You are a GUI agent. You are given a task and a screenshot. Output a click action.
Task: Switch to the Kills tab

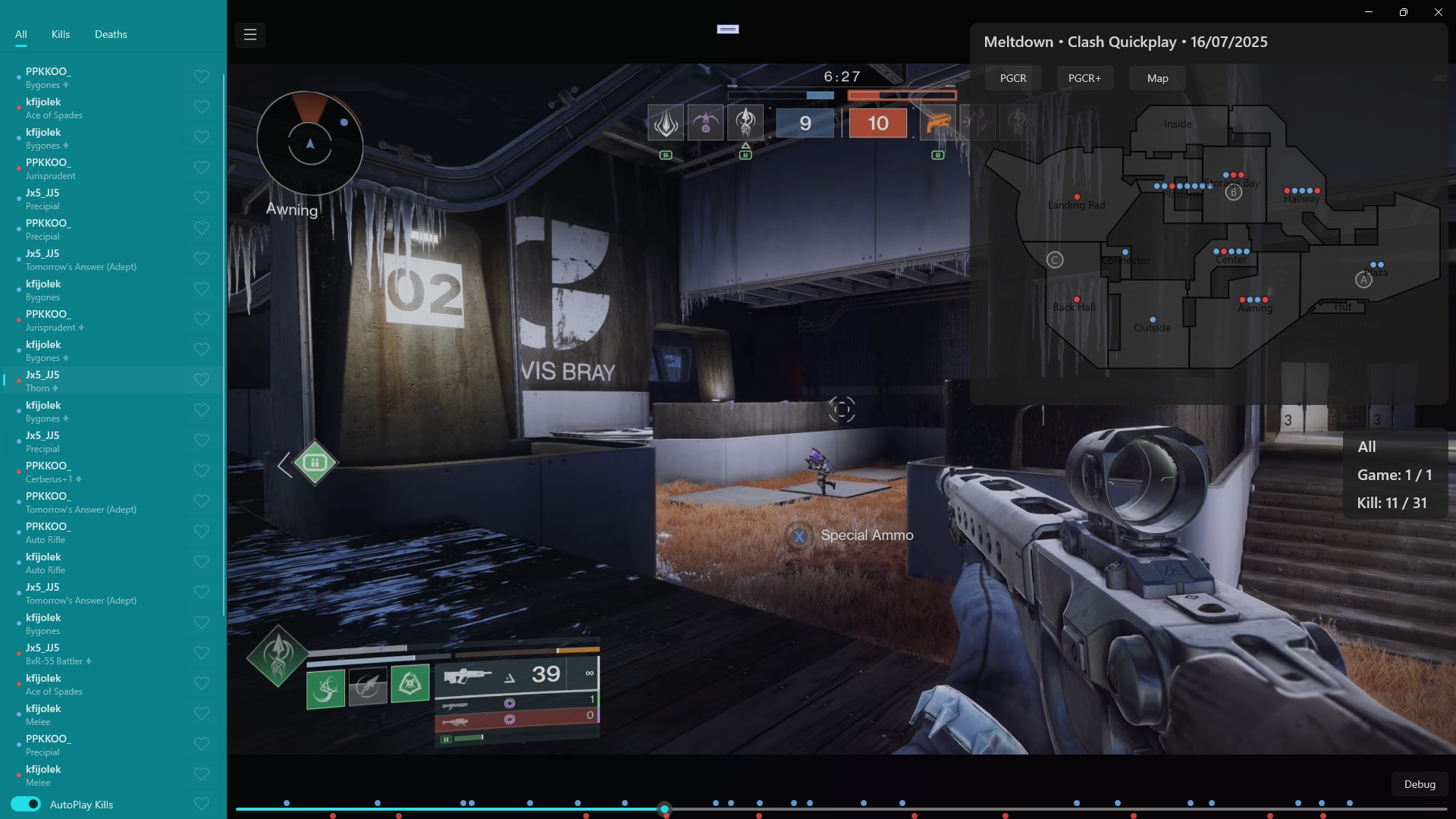coord(60,34)
